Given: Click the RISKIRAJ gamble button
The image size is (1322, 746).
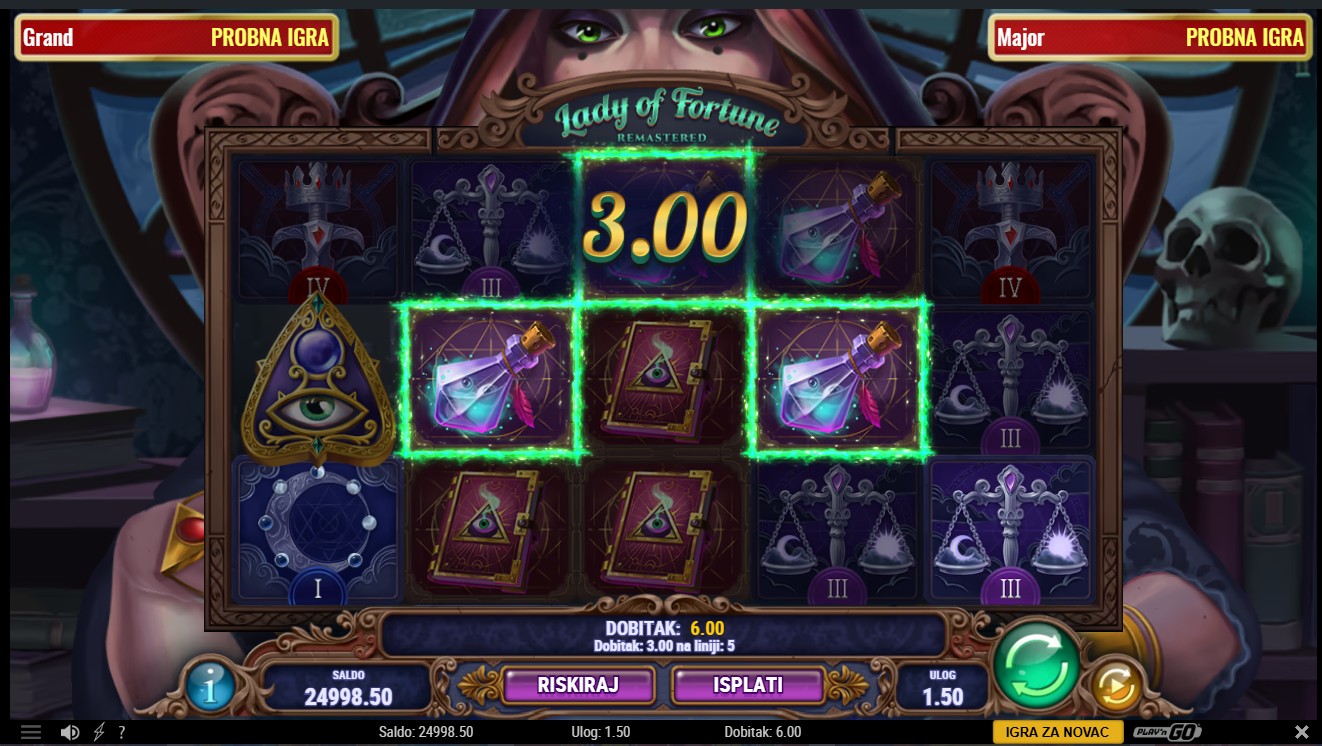Looking at the screenshot, I should coord(579,686).
